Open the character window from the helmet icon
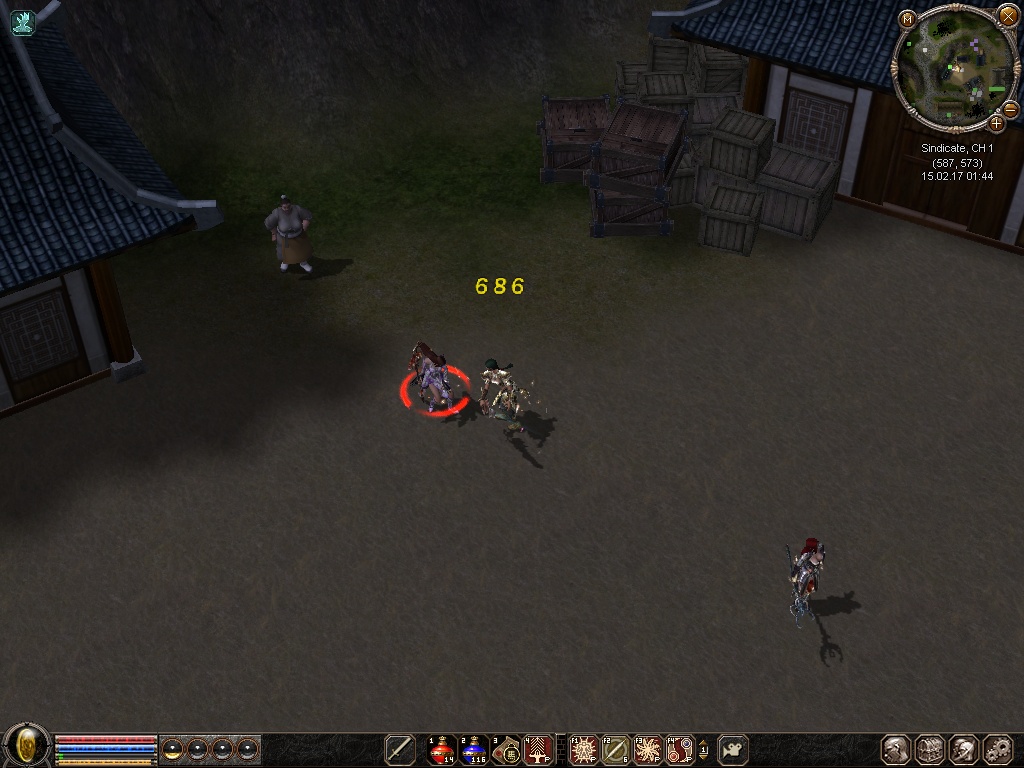 coord(896,749)
